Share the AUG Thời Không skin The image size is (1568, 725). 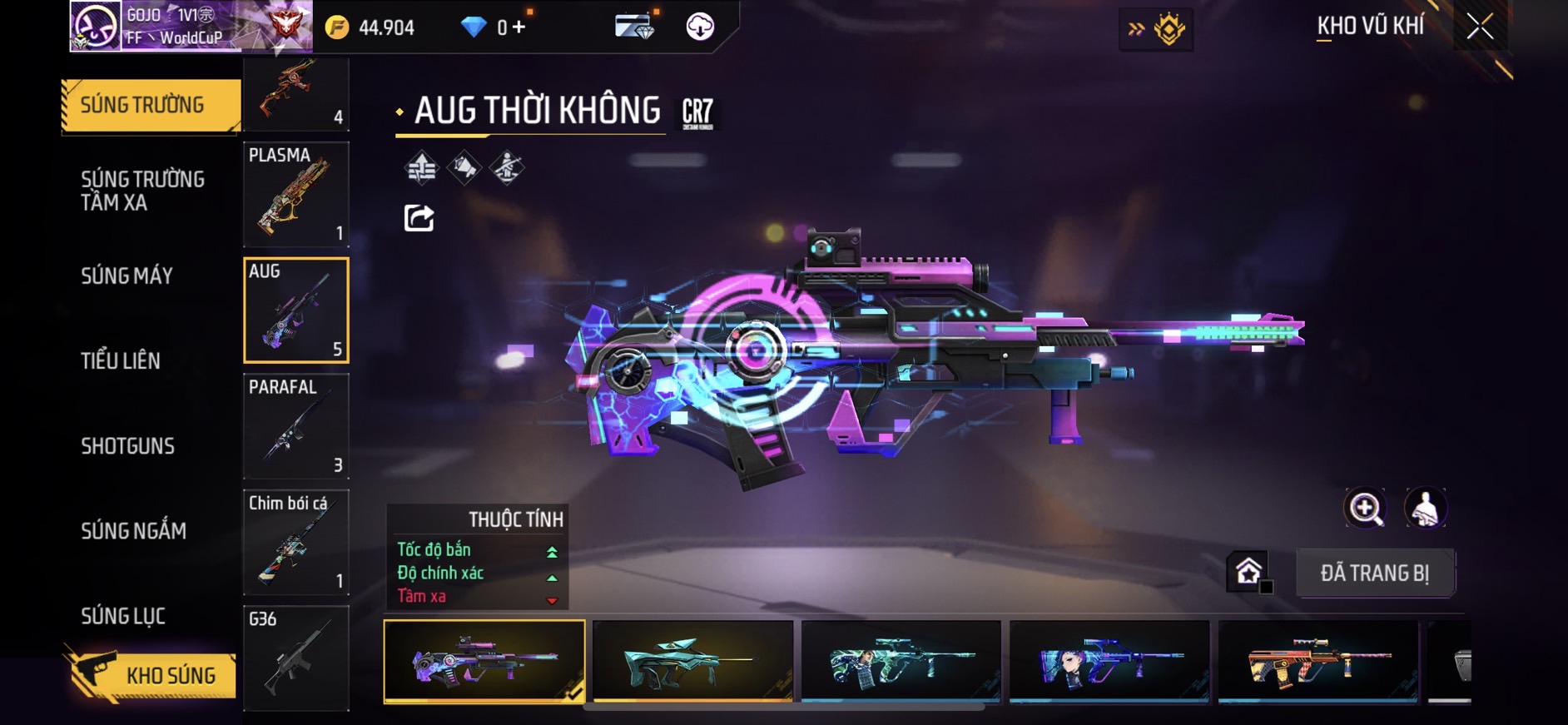[419, 218]
